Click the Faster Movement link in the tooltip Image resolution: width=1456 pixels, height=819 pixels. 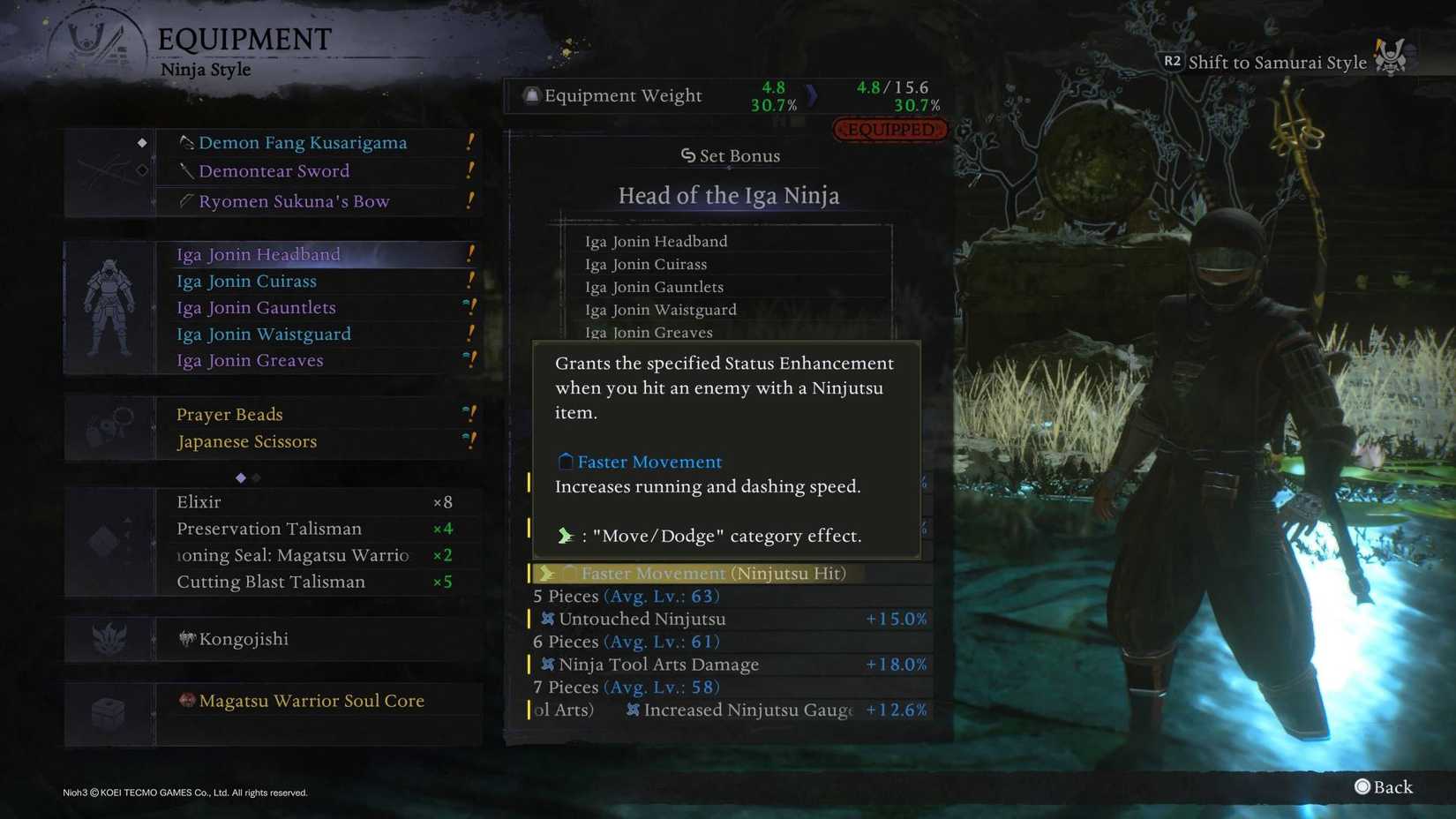tap(649, 462)
